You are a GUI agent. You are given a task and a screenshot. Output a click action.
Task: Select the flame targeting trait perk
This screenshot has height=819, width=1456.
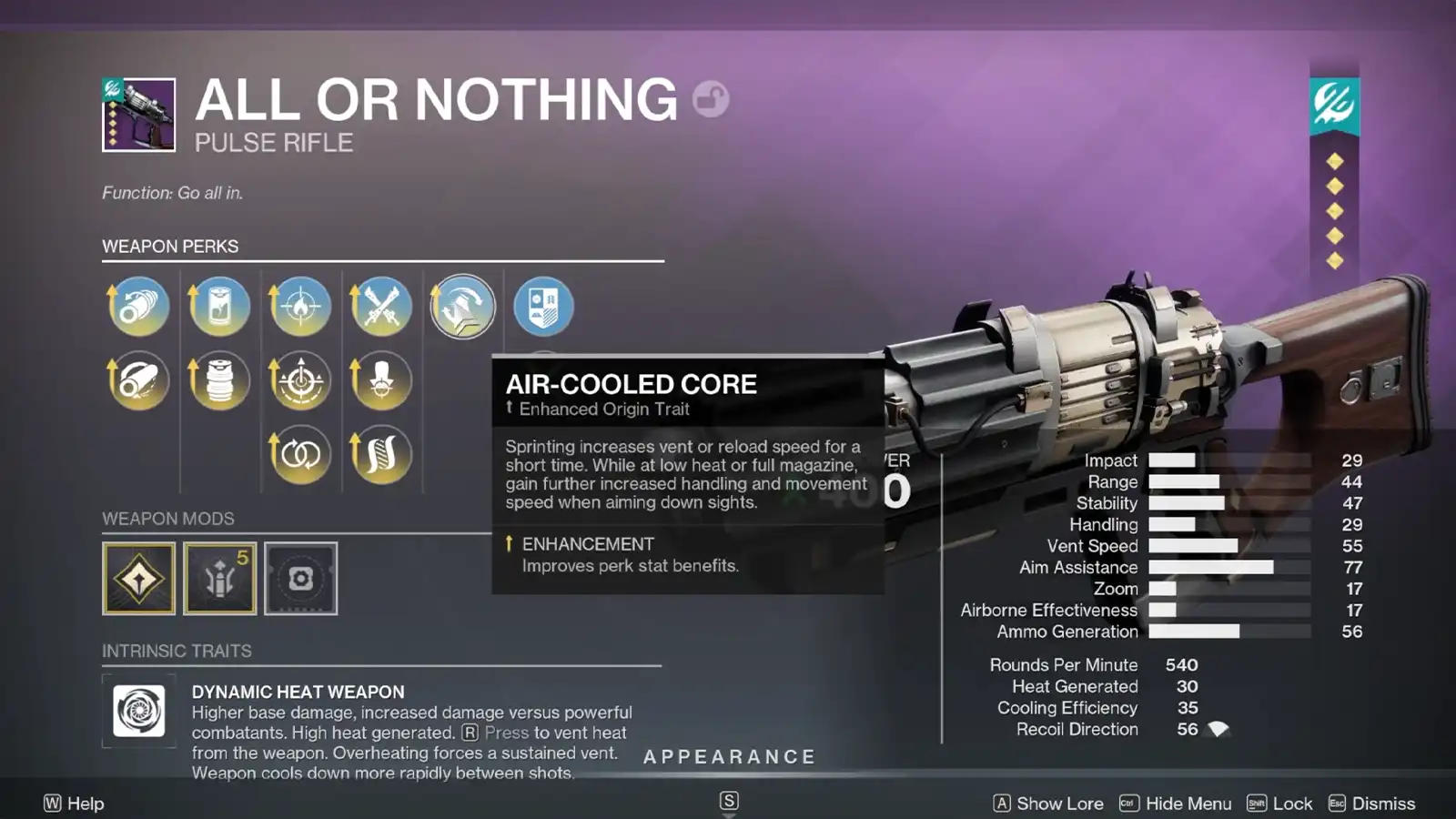pyautogui.click(x=300, y=307)
